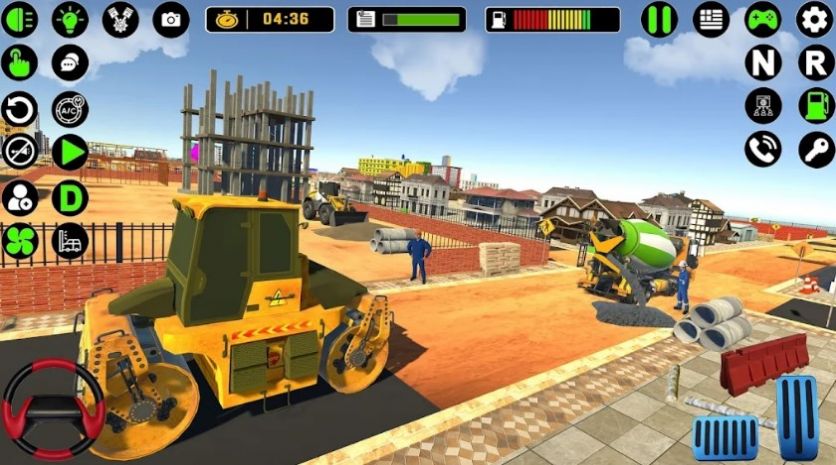This screenshot has width=836, height=465.
Task: Toggle the headlights icon
Action: pyautogui.click(x=19, y=20)
